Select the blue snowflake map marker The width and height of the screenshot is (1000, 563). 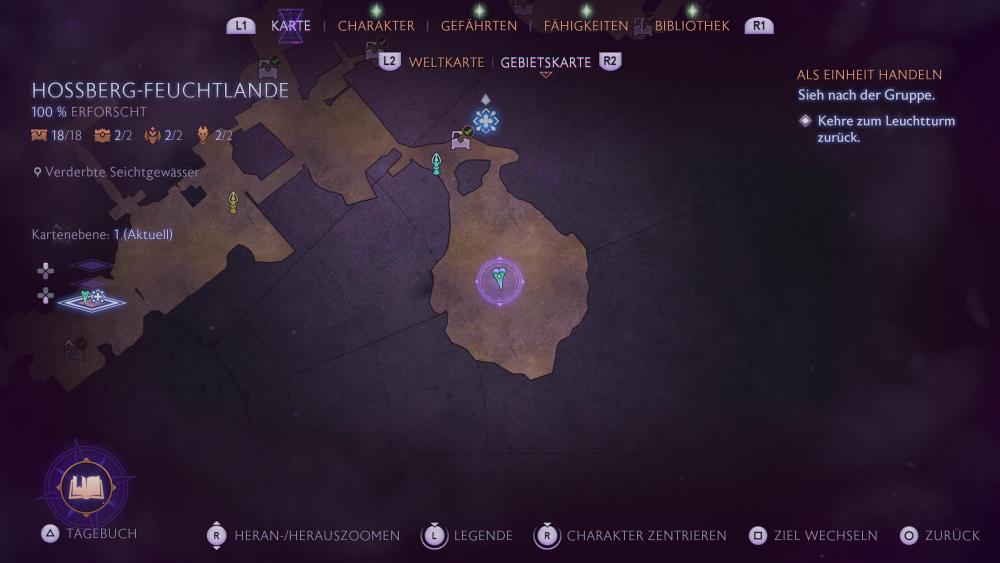(x=486, y=121)
